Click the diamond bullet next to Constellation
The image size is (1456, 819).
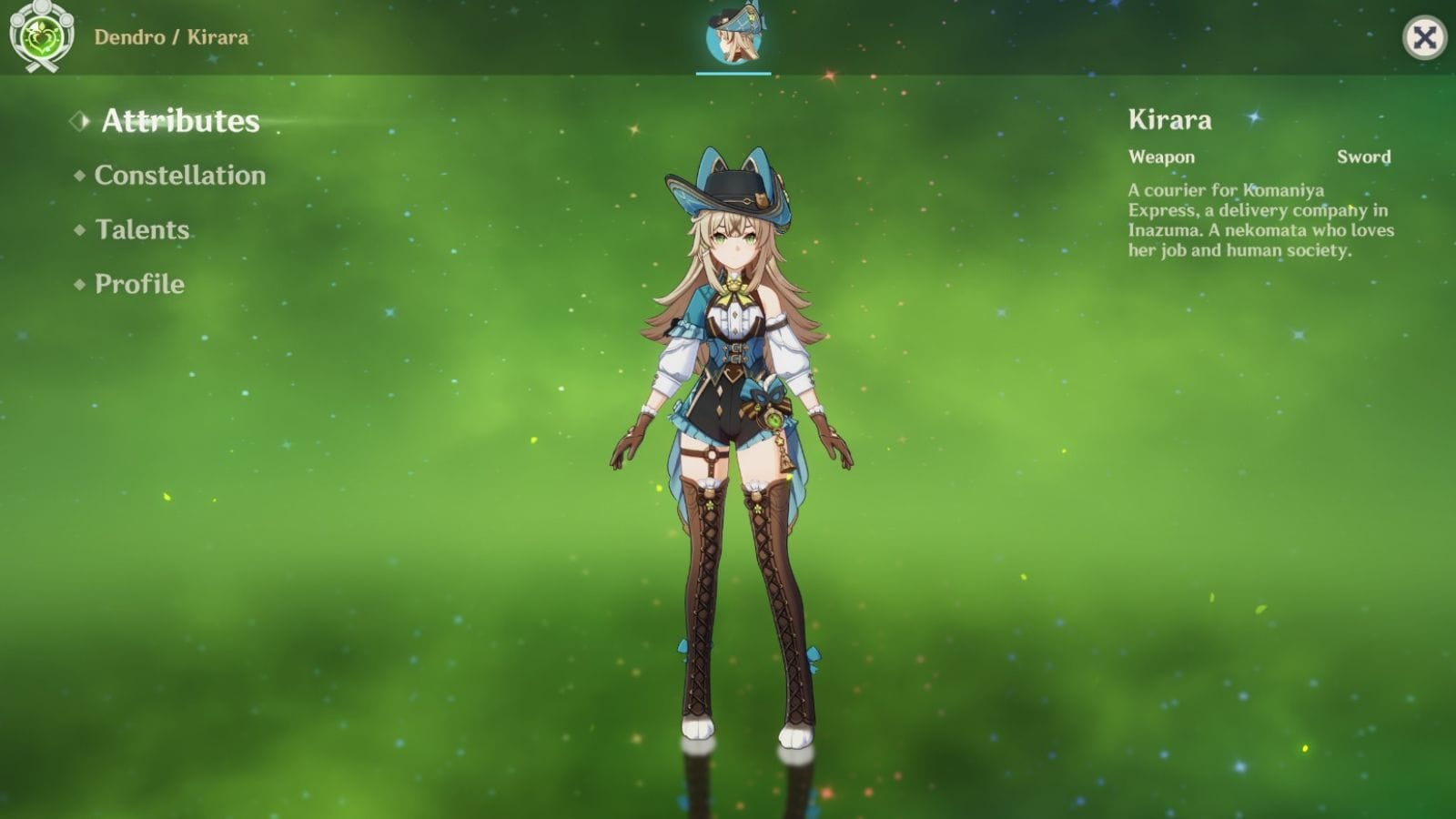pos(80,176)
